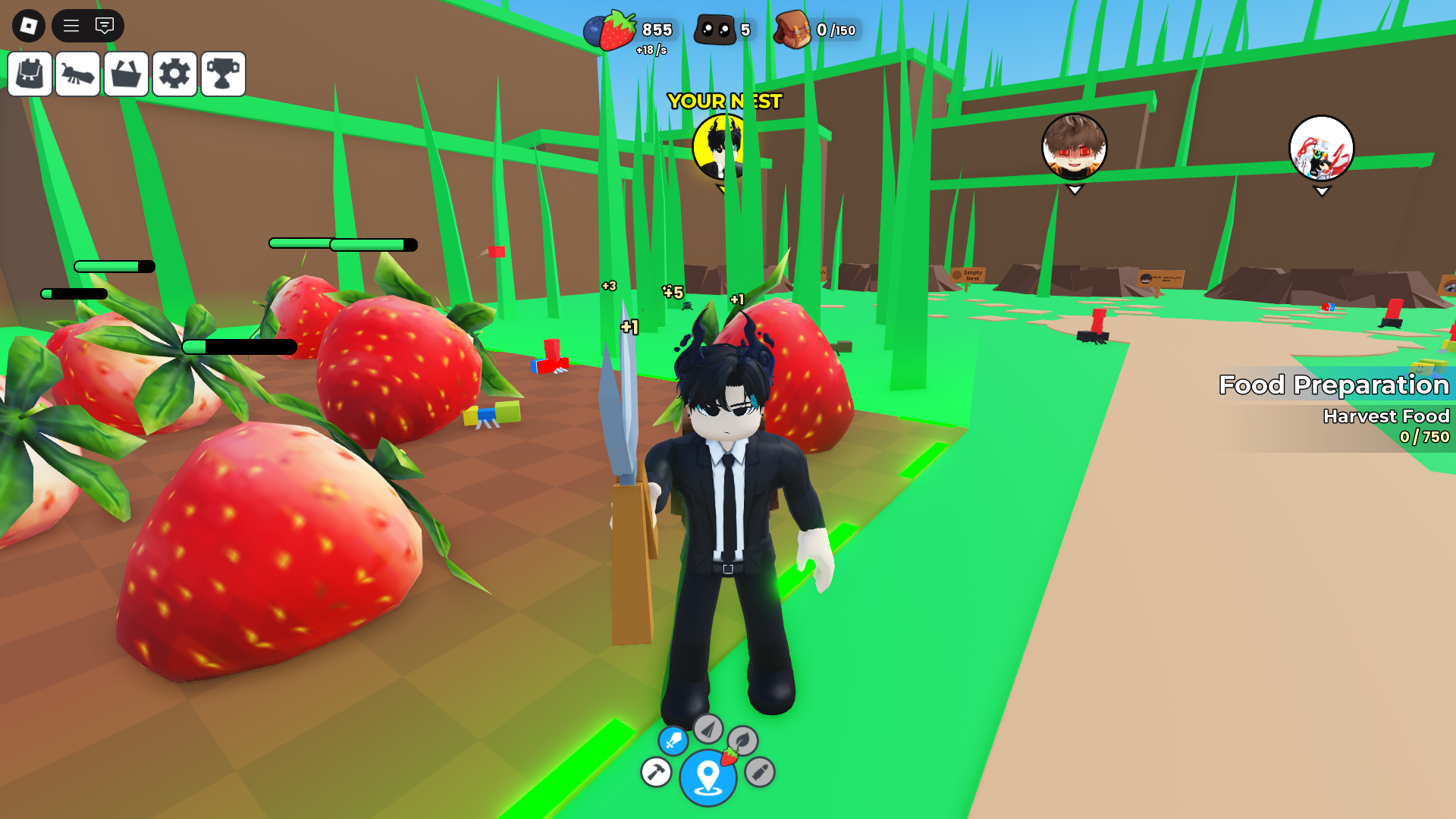The height and width of the screenshot is (819, 1456).
Task: View achievements via the trophy icon
Action: [223, 74]
